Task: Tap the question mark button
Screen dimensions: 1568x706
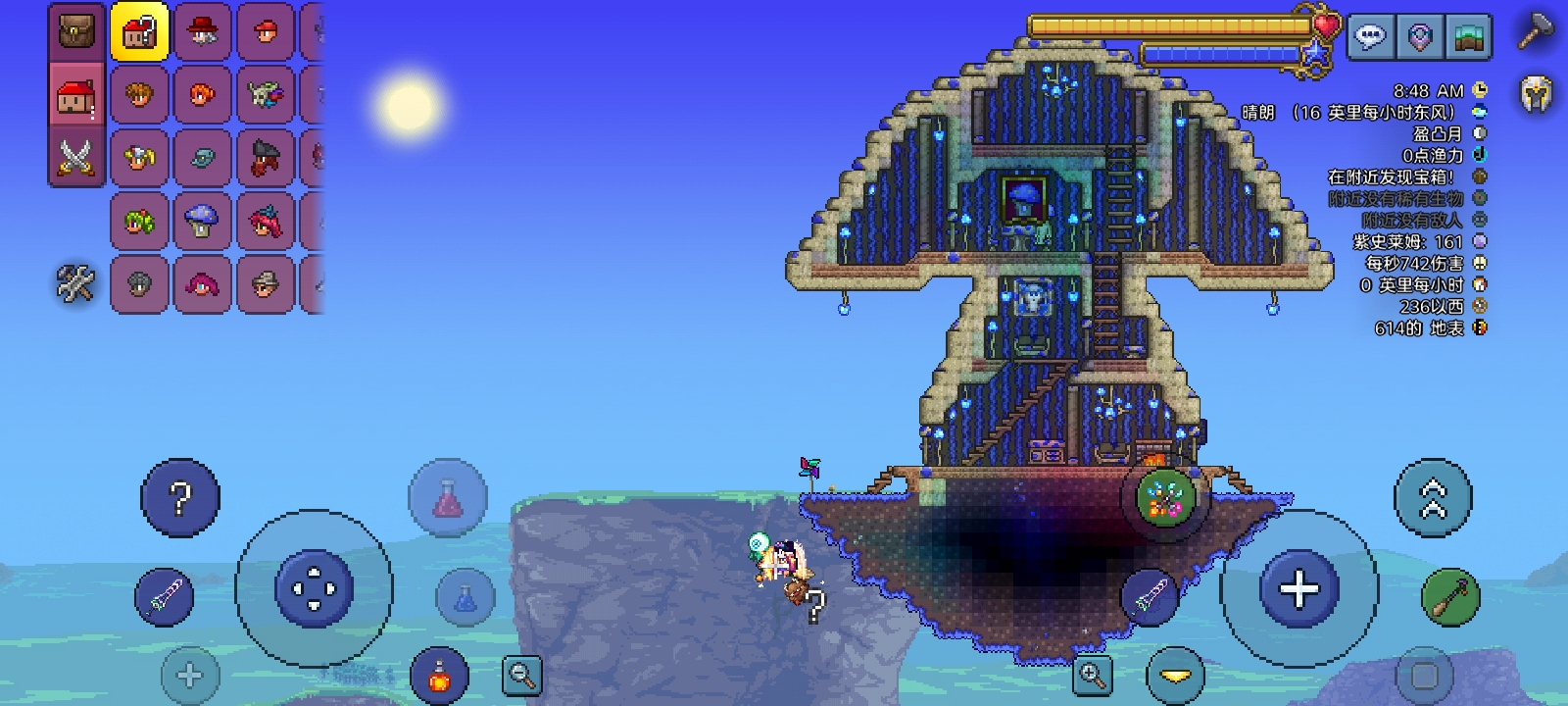Action: [x=180, y=498]
